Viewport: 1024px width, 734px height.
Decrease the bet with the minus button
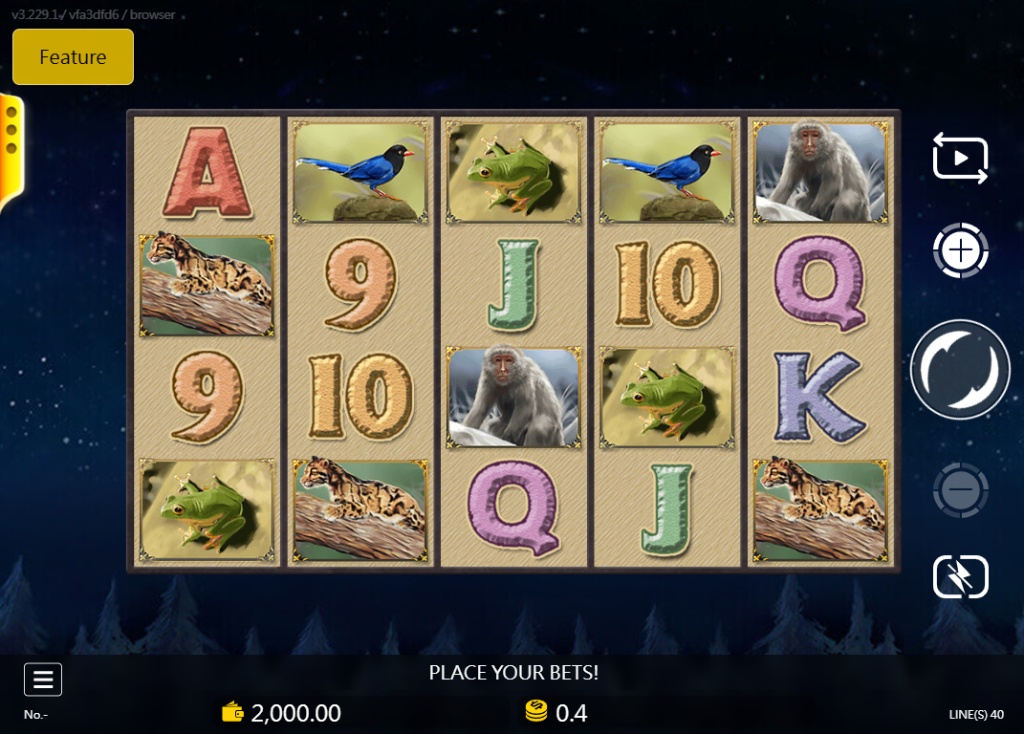[x=960, y=490]
